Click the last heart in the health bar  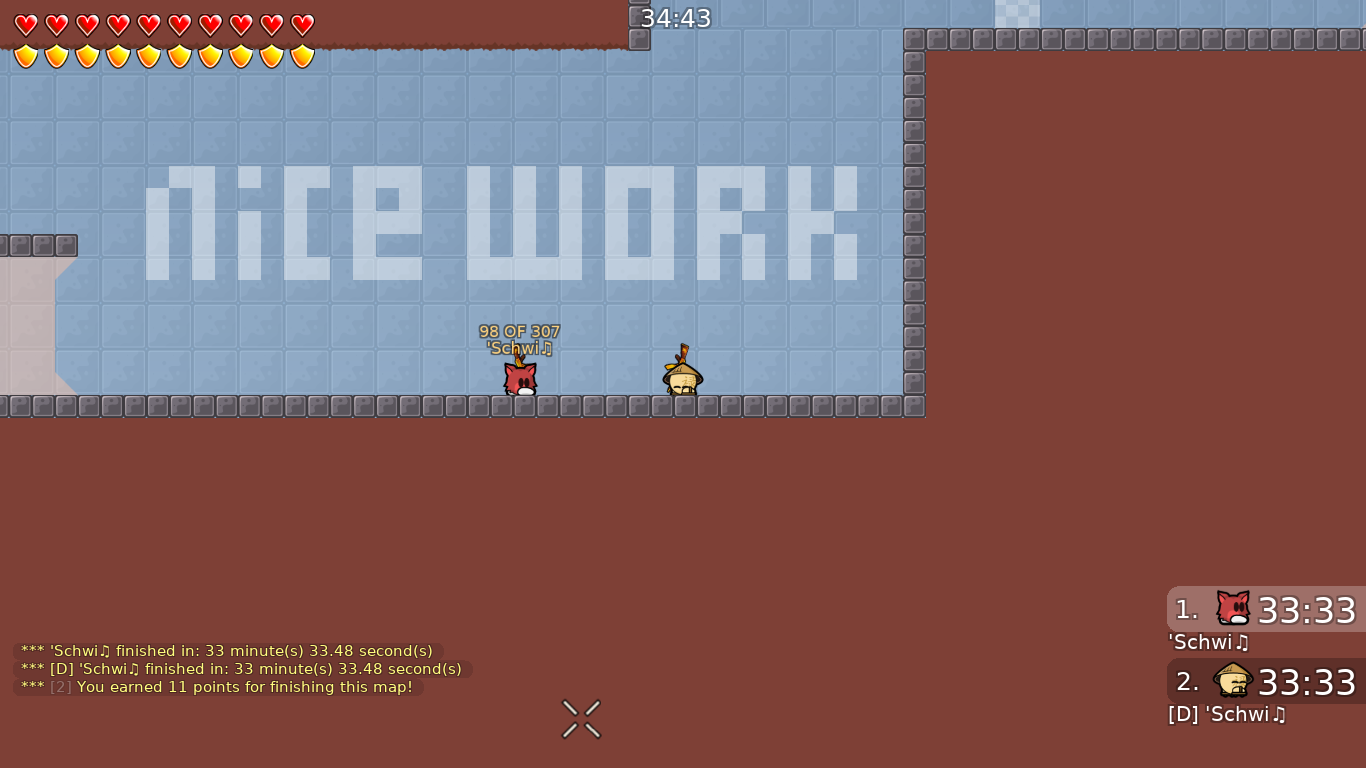pos(301,24)
